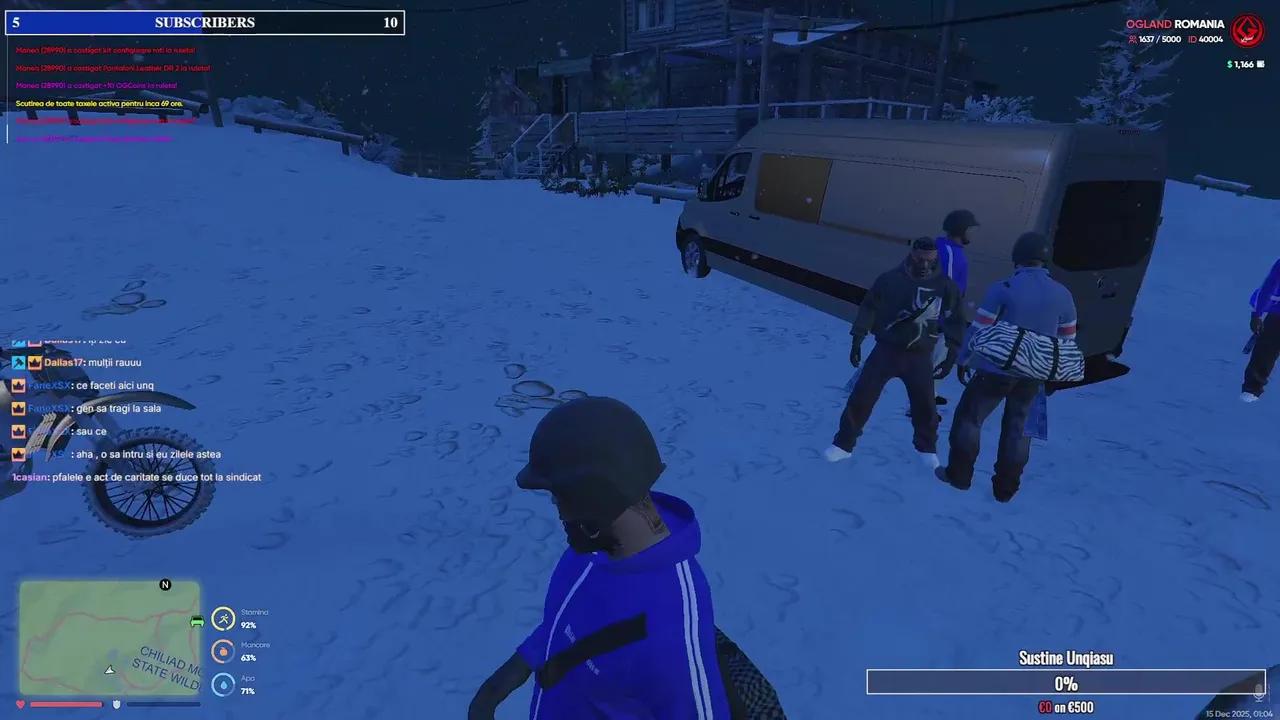This screenshot has height=720, width=1280.
Task: Click the €0 din €500 donation link
Action: pos(1066,706)
